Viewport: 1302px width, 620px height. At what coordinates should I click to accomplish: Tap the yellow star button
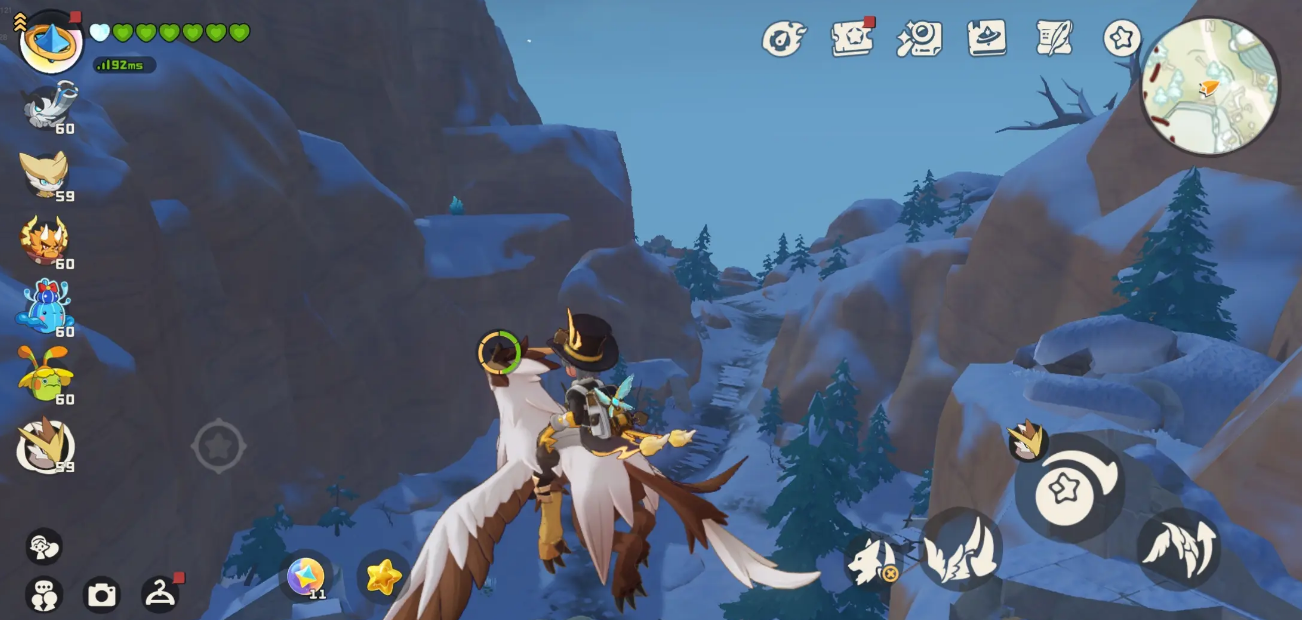[x=383, y=577]
